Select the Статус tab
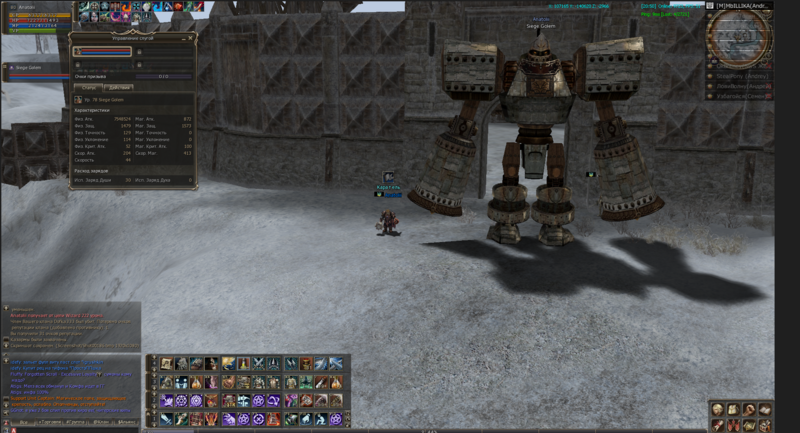Screen dimensions: 800x433 [87, 87]
